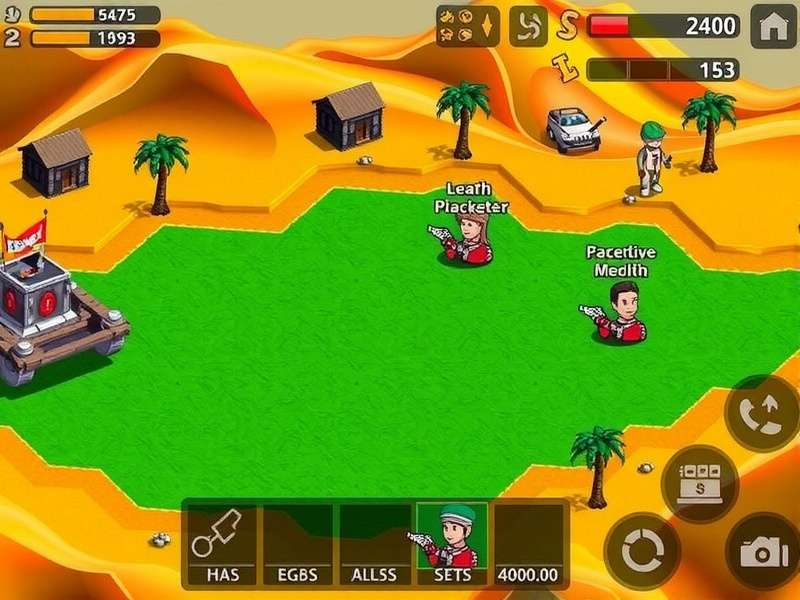Click the four-symbol panel icon
The image size is (800, 600).
468,26
